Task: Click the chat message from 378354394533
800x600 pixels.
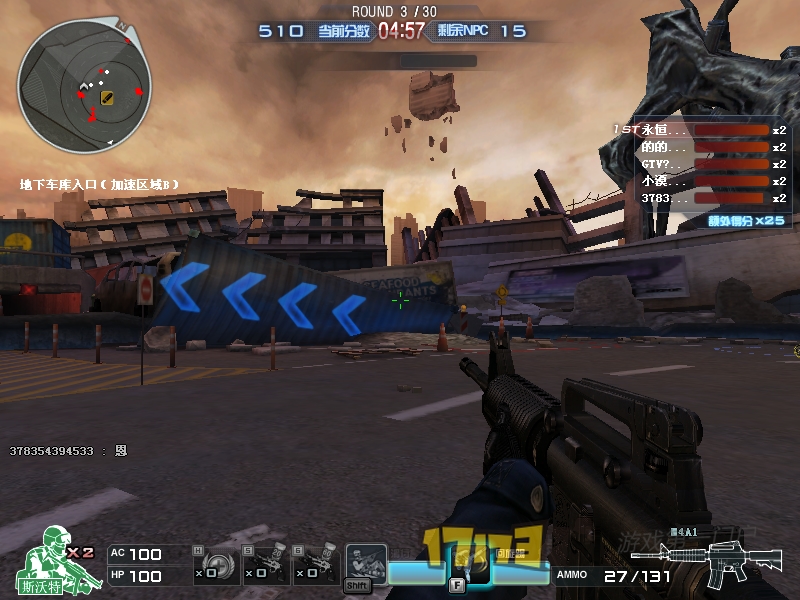Action: pyautogui.click(x=68, y=451)
